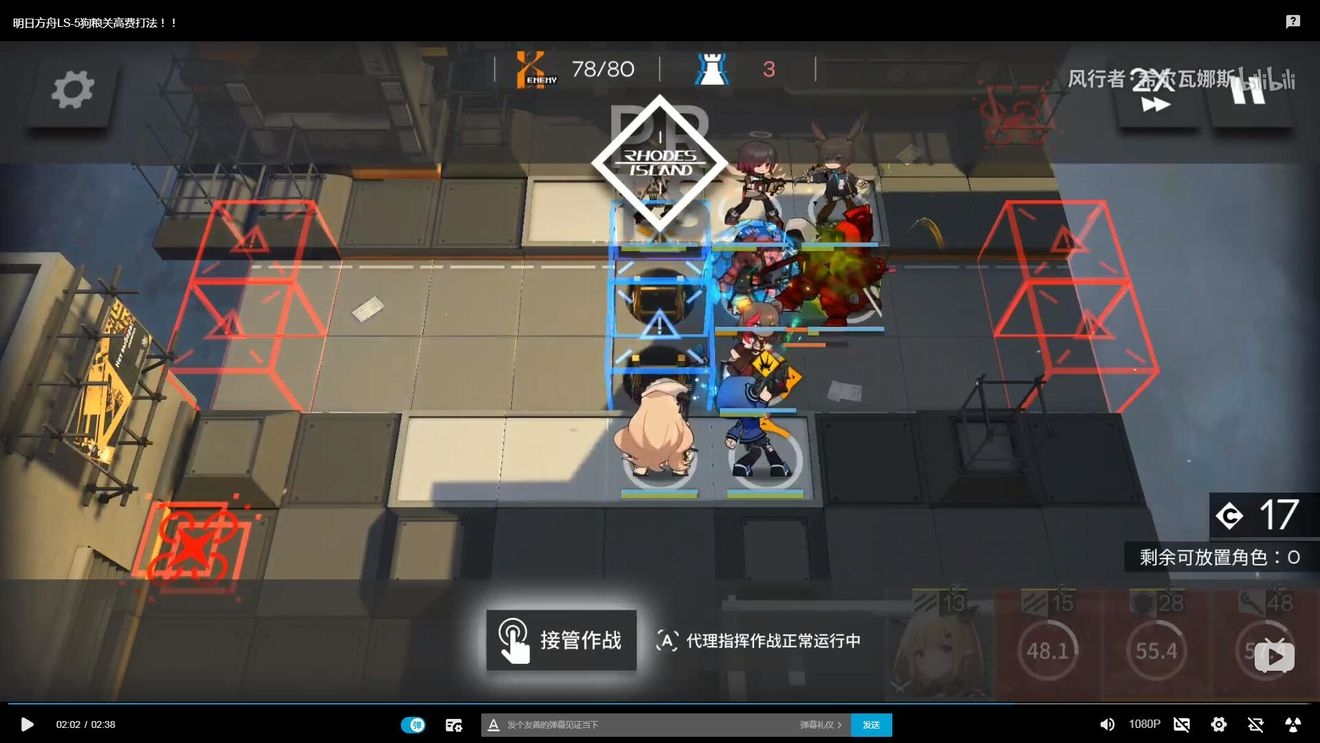Select the blonde operator card costing 13
Screen dimensions: 1320x743
(939, 645)
